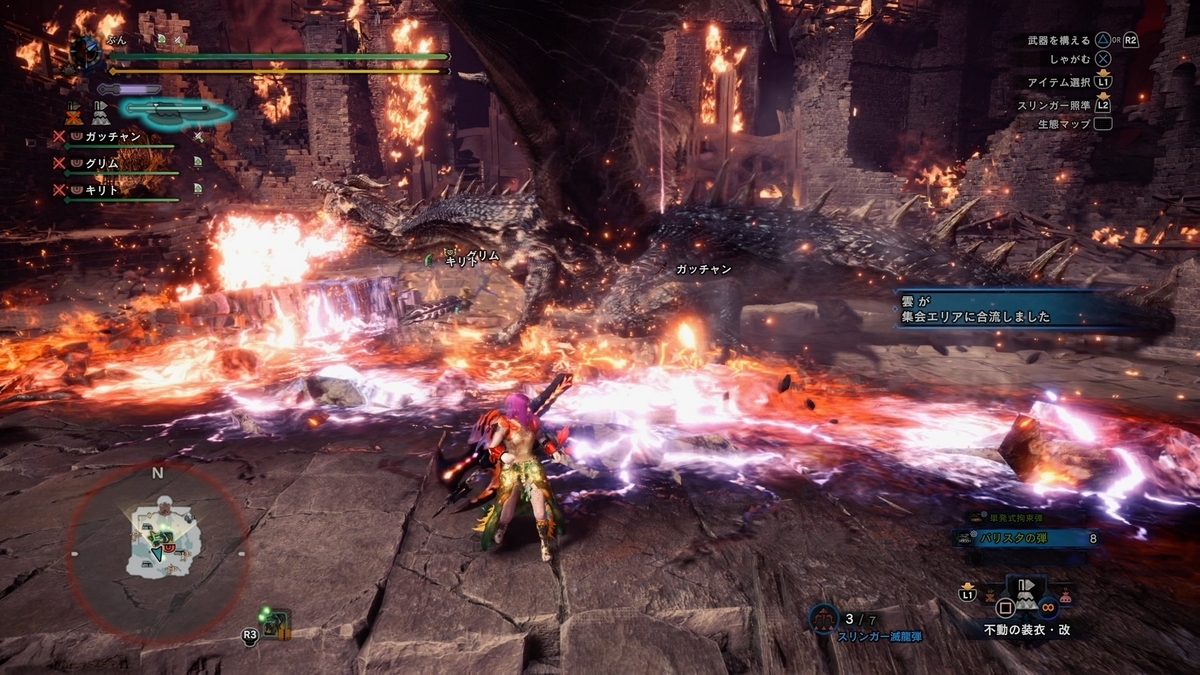Select the orange item left of the mantle
Image resolution: width=1200 pixels, height=675 pixels.
989,598
